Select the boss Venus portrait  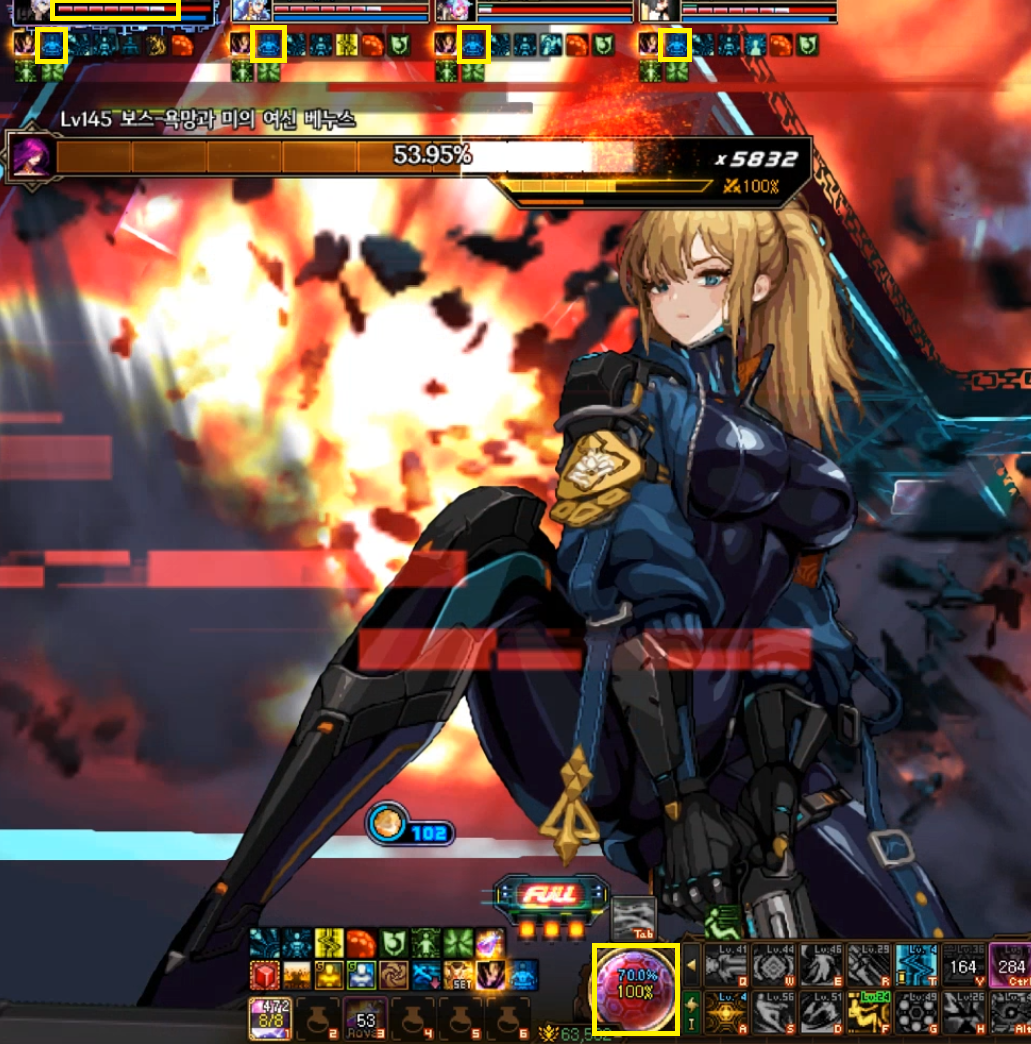click(31, 157)
